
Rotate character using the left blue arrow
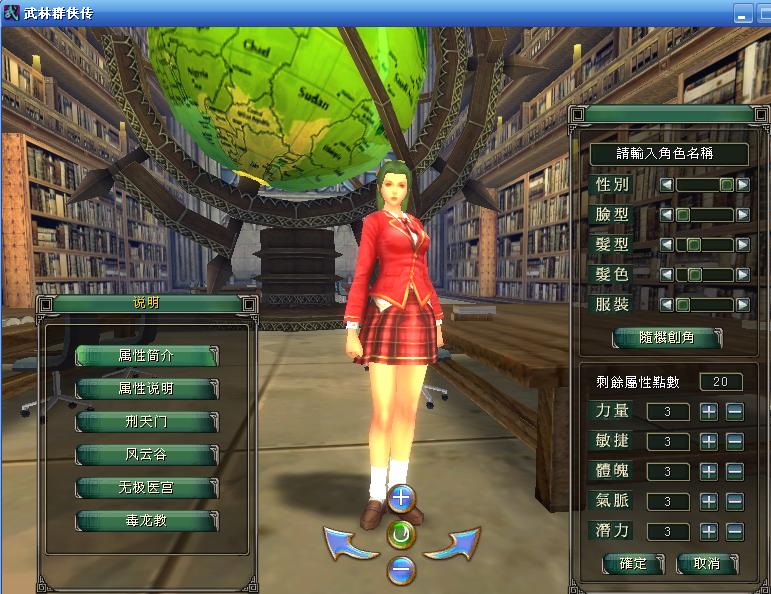(x=350, y=544)
